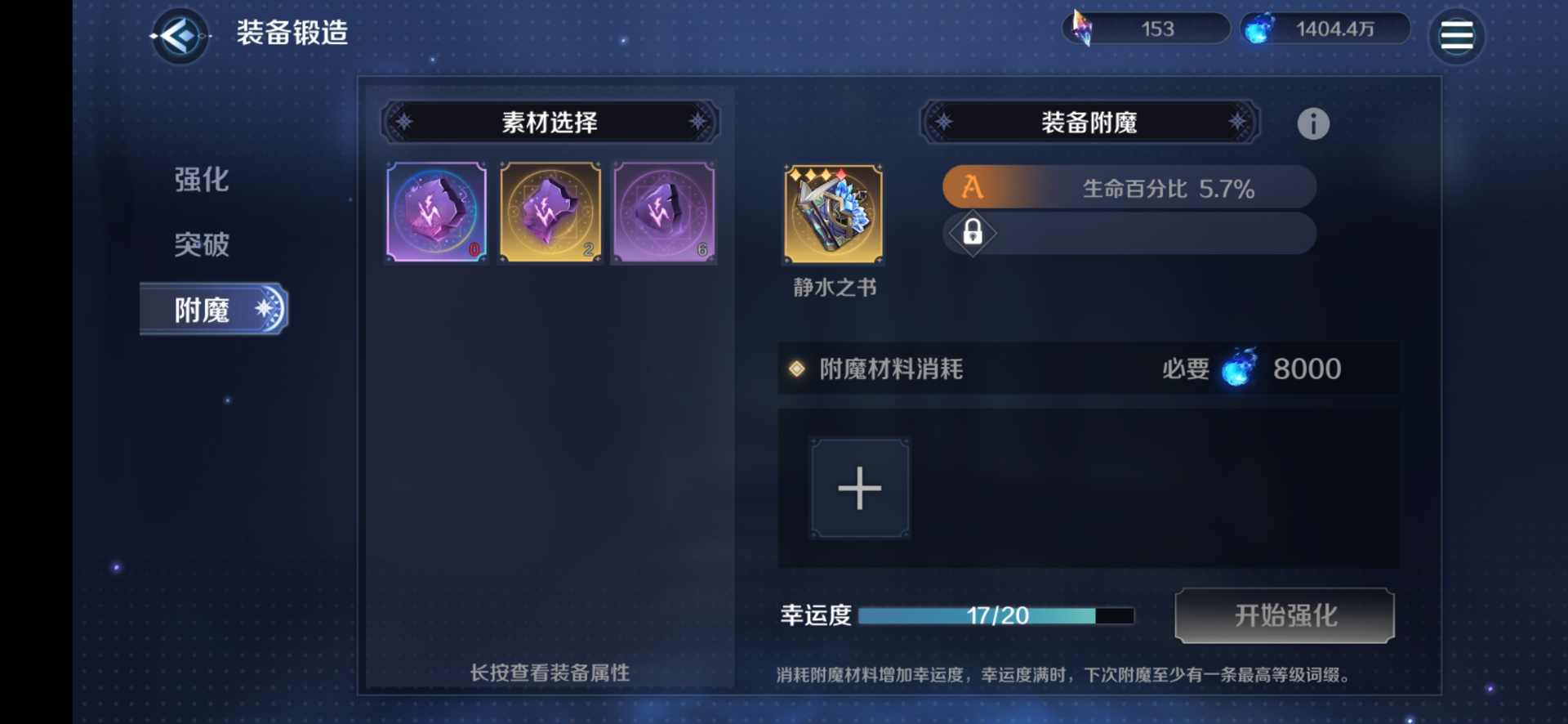
Task: Switch to the 强化 tab
Action: tap(200, 180)
